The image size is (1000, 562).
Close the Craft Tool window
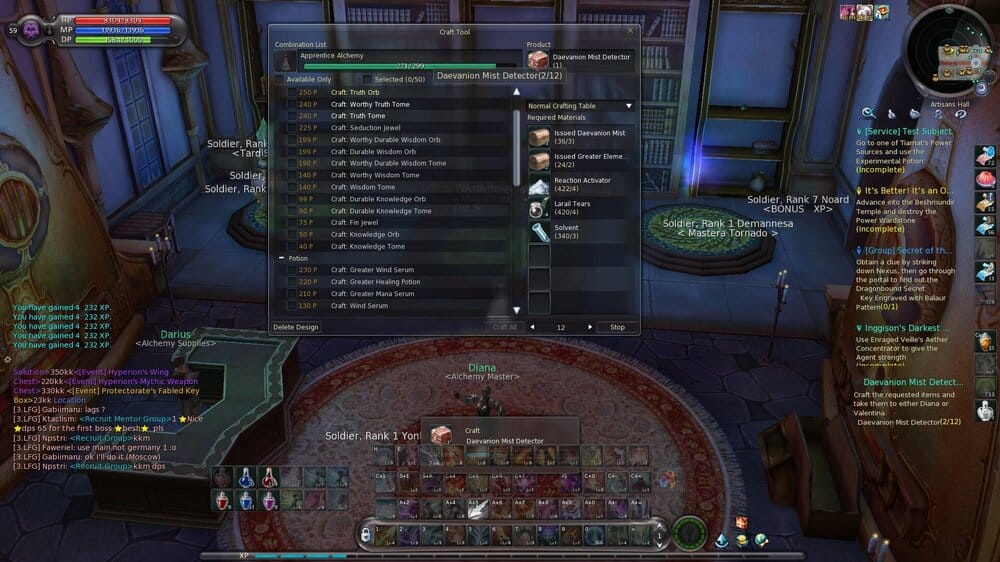click(629, 31)
